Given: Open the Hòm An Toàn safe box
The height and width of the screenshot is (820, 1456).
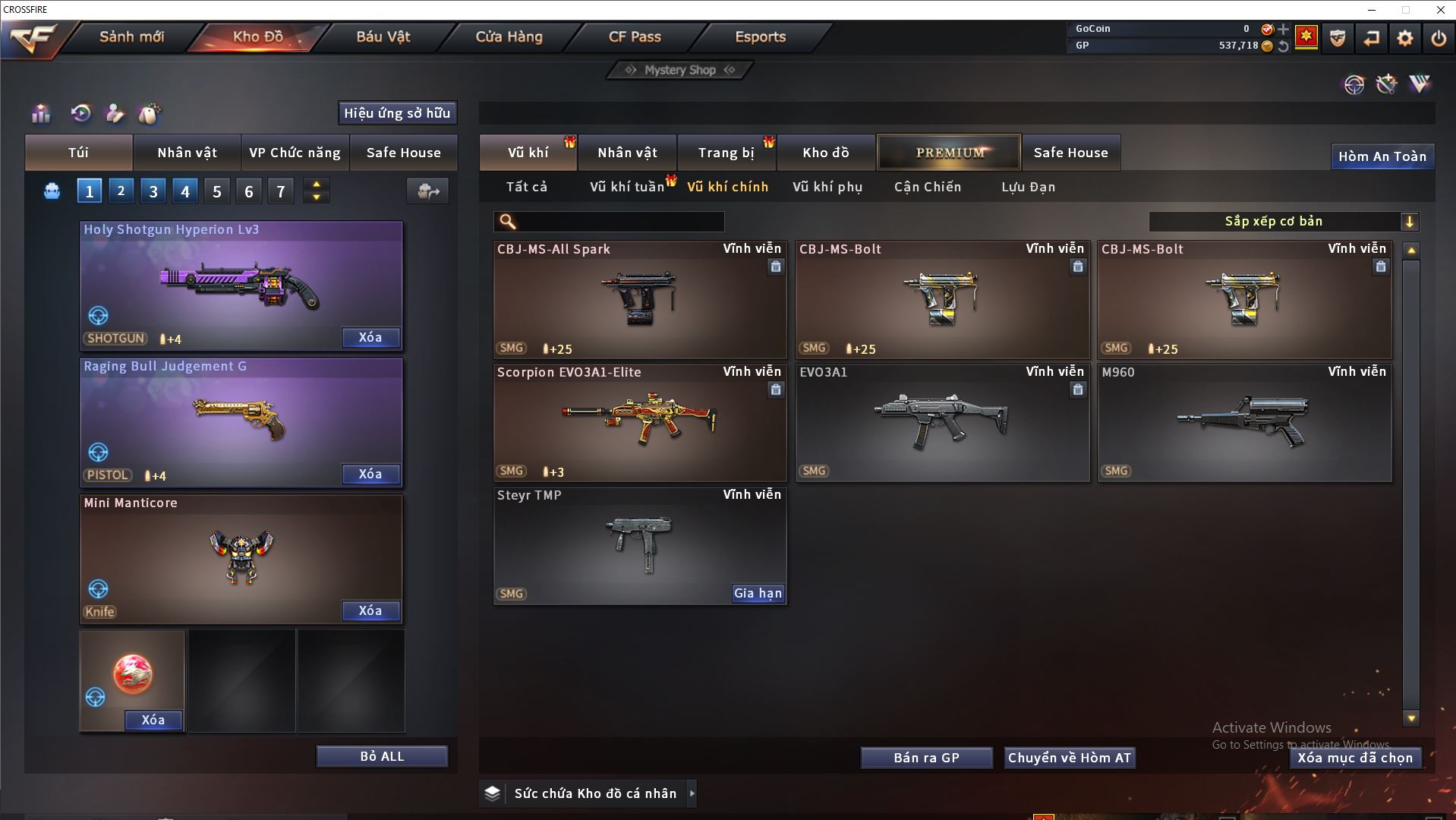Looking at the screenshot, I should coord(1382,156).
